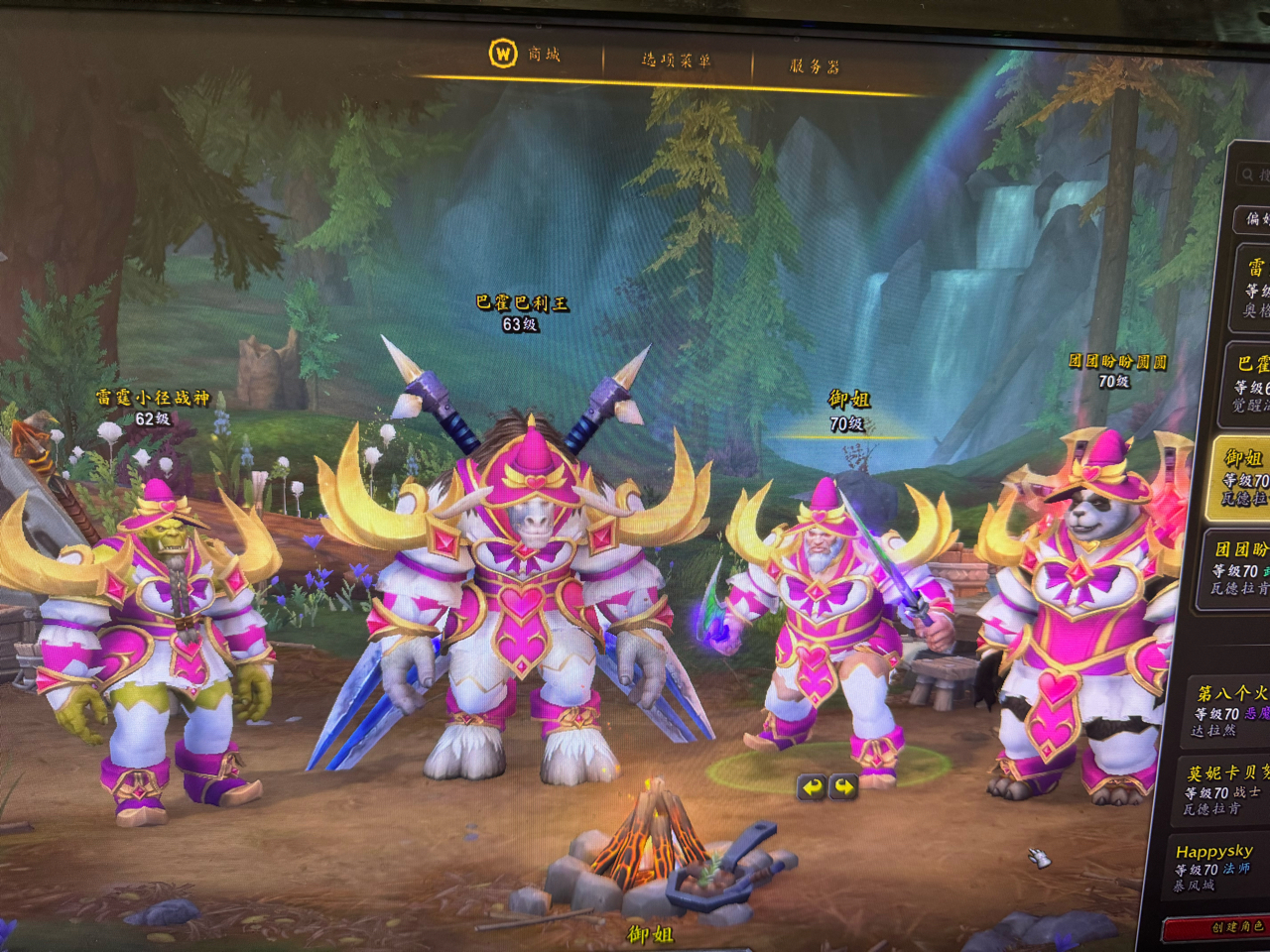Click the 创建角色 create character button
The width and height of the screenshot is (1270, 952).
coord(1230,927)
